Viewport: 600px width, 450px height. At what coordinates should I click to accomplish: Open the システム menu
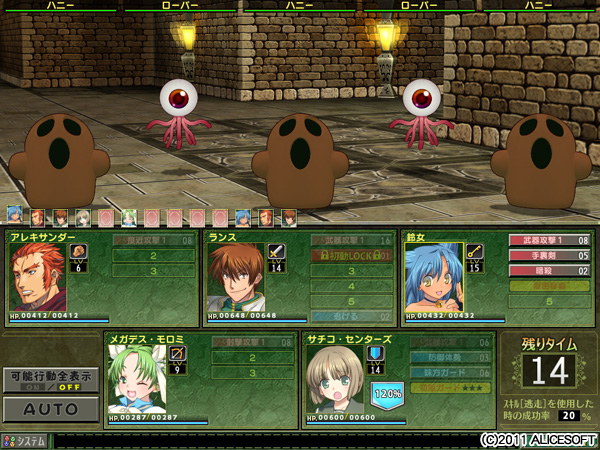point(25,440)
